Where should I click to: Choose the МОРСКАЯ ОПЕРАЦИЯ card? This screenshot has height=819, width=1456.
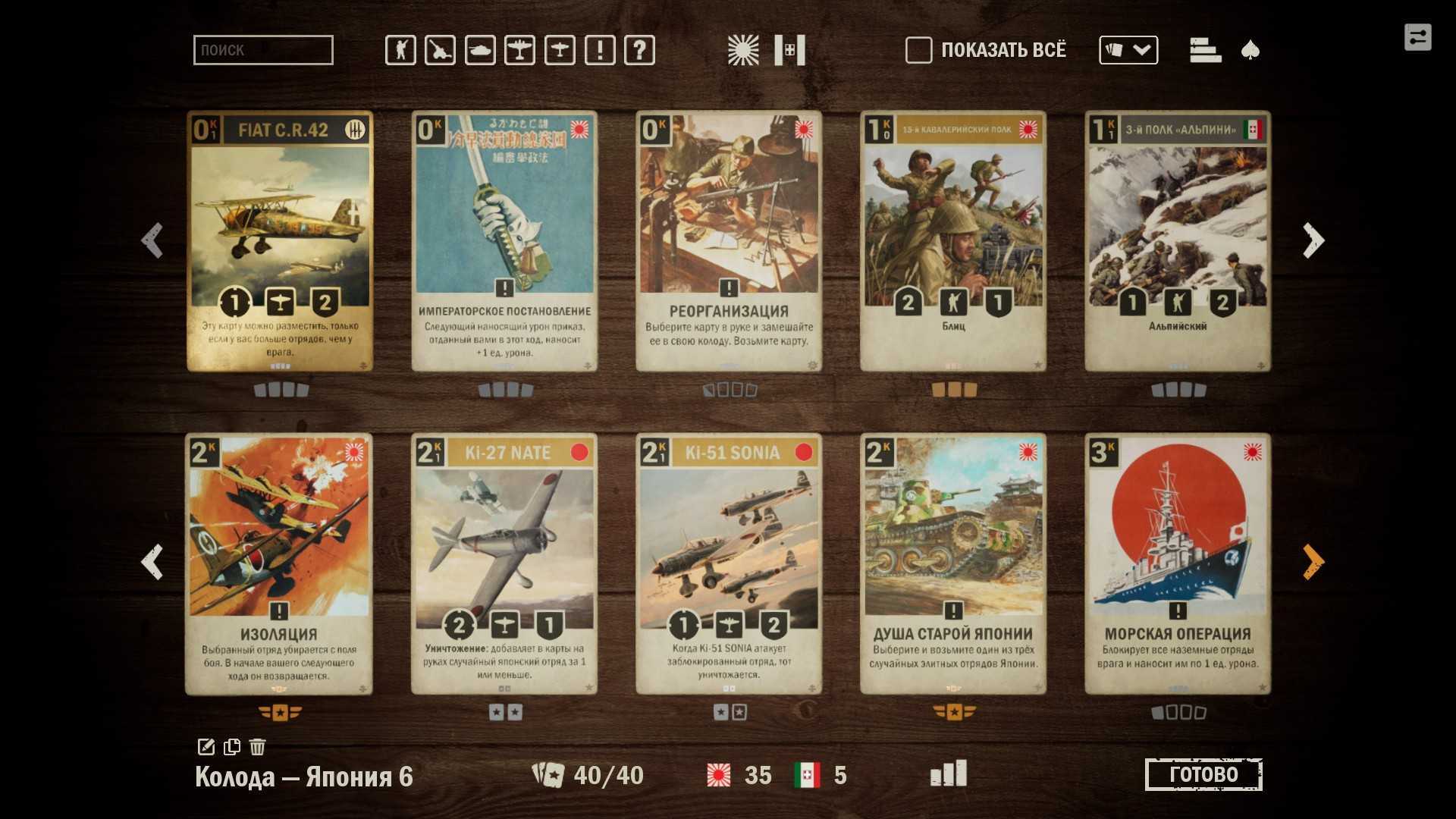tap(1178, 563)
